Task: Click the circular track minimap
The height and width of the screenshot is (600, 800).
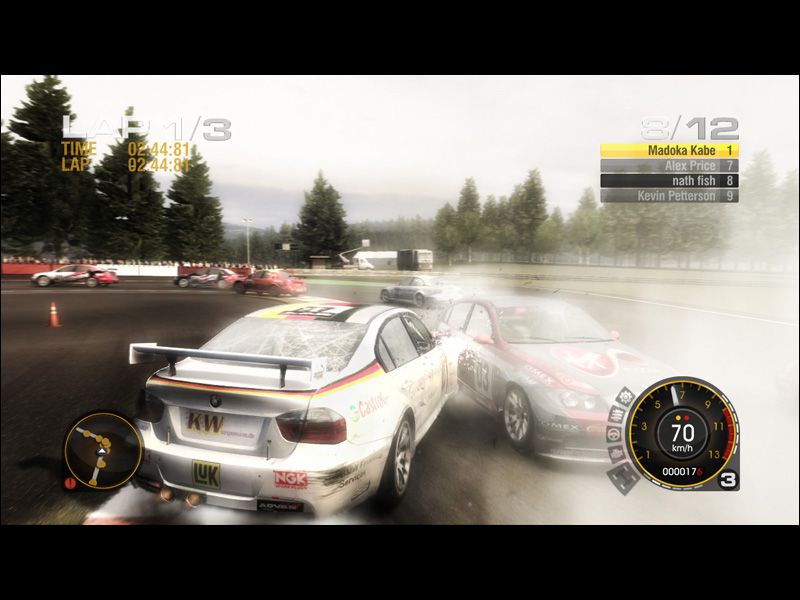Action: pos(102,450)
